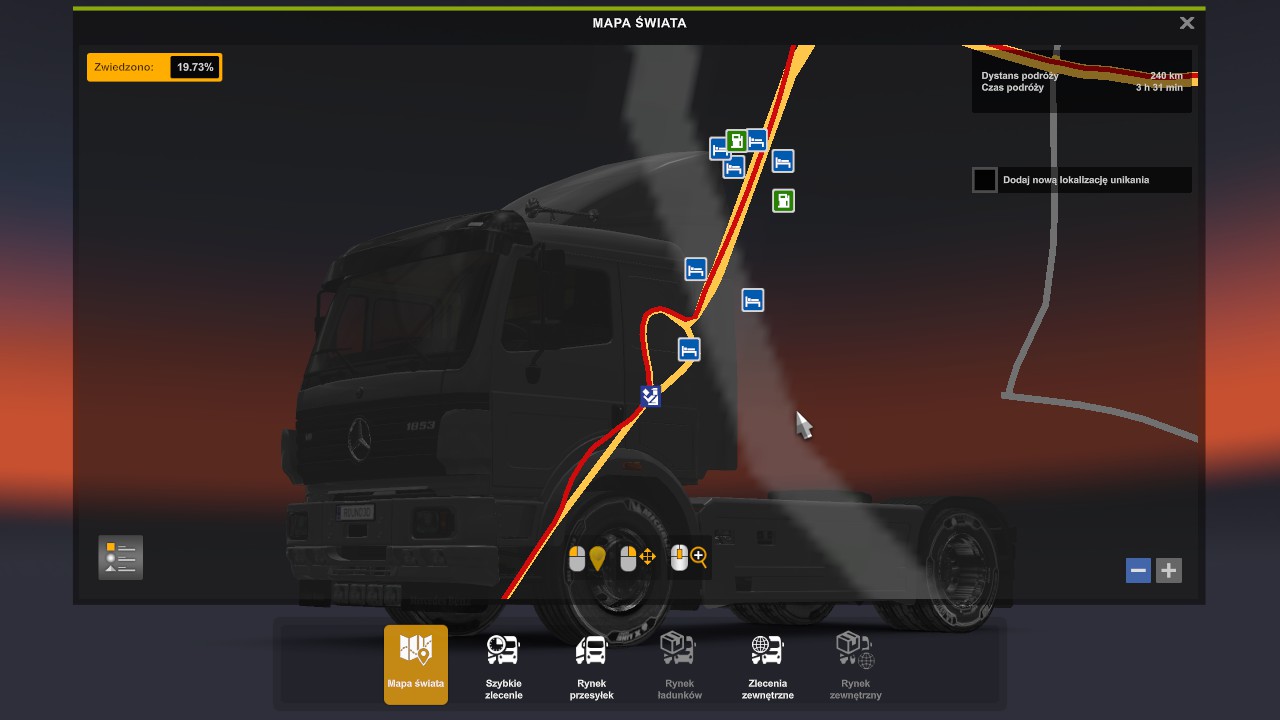The image size is (1280, 720).
Task: Select the lone green fuel station marker
Action: [783, 201]
